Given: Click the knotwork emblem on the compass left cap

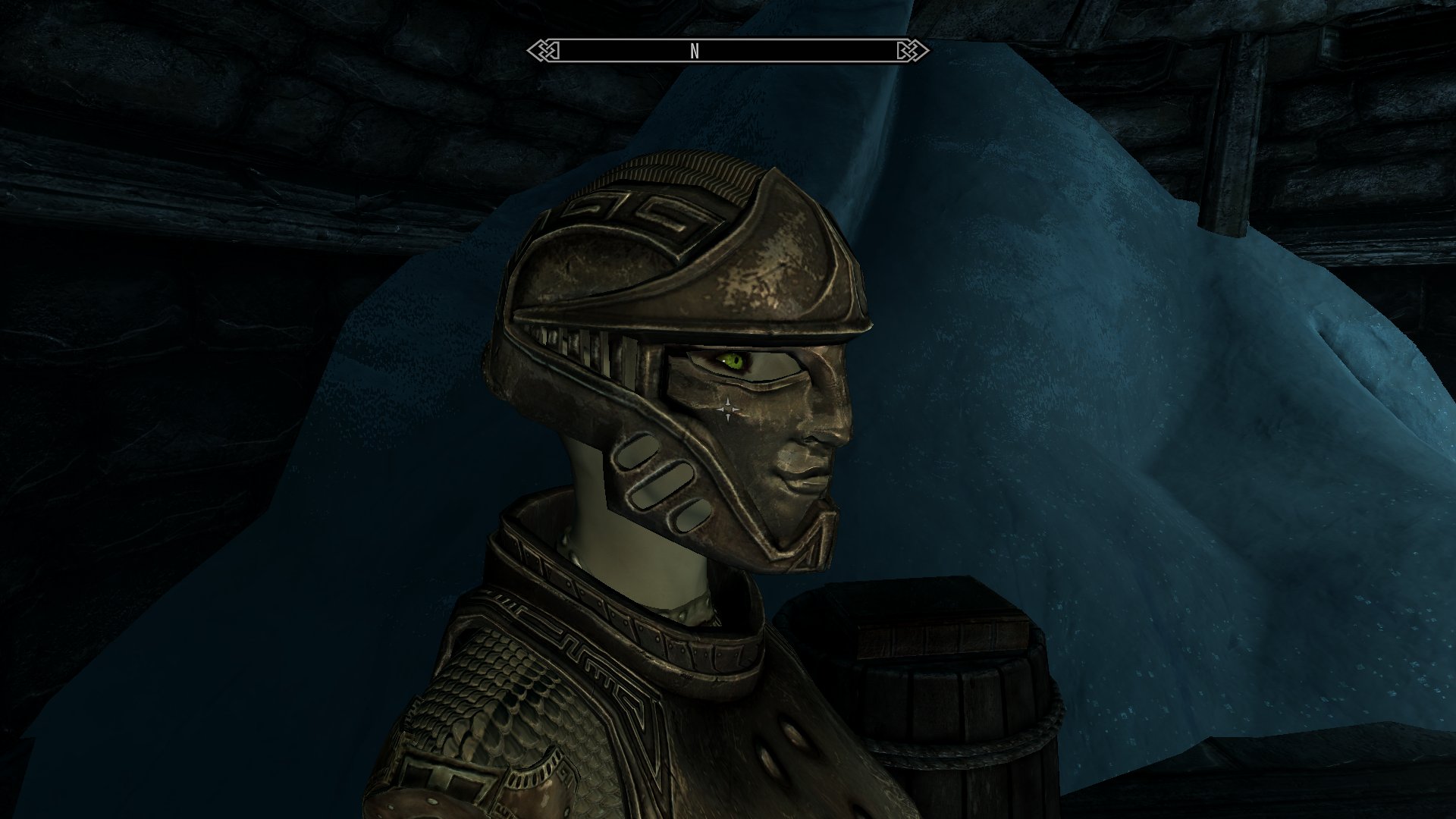Looking at the screenshot, I should click(544, 51).
